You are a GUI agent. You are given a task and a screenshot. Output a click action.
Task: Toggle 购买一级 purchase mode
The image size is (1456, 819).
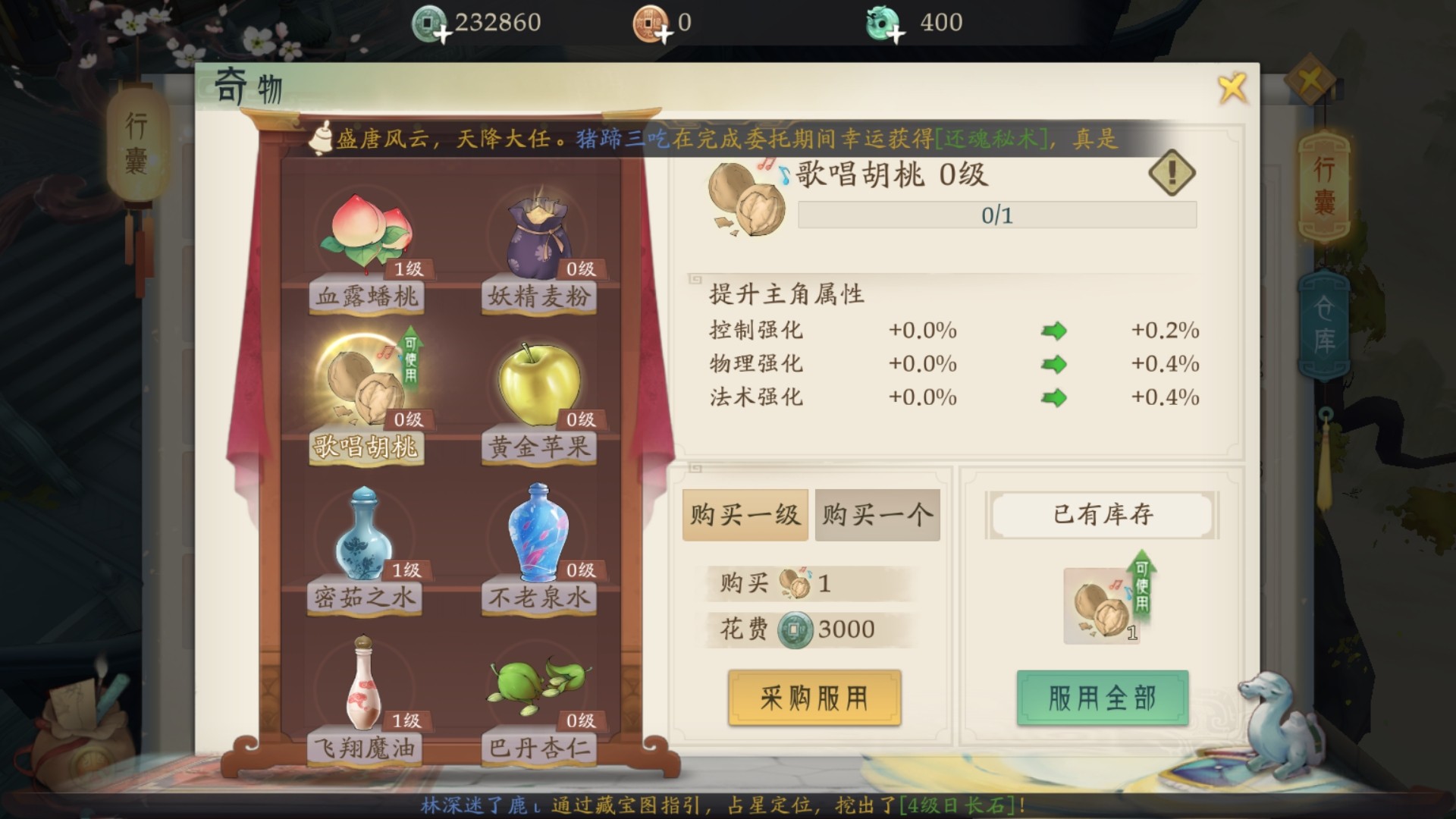coord(745,514)
